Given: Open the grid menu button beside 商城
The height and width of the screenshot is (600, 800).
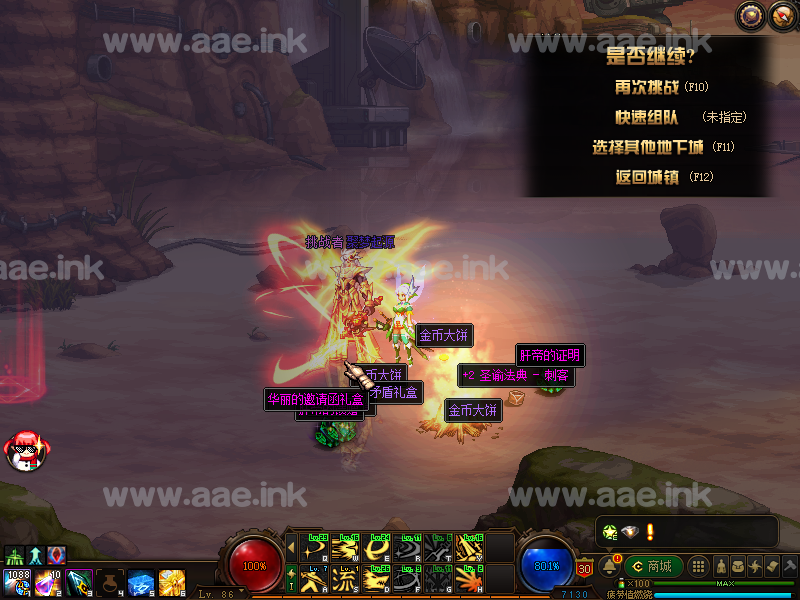Looking at the screenshot, I should click(x=700, y=566).
